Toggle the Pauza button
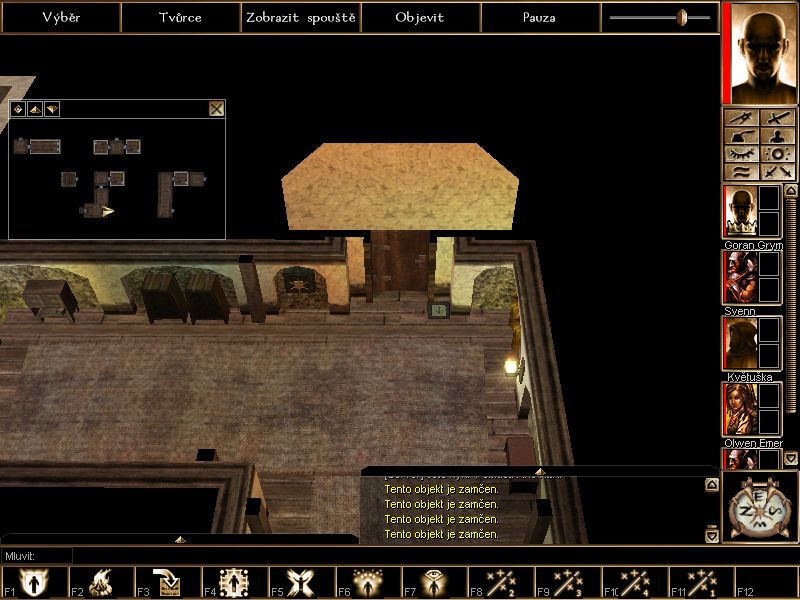The width and height of the screenshot is (800, 600). (540, 17)
